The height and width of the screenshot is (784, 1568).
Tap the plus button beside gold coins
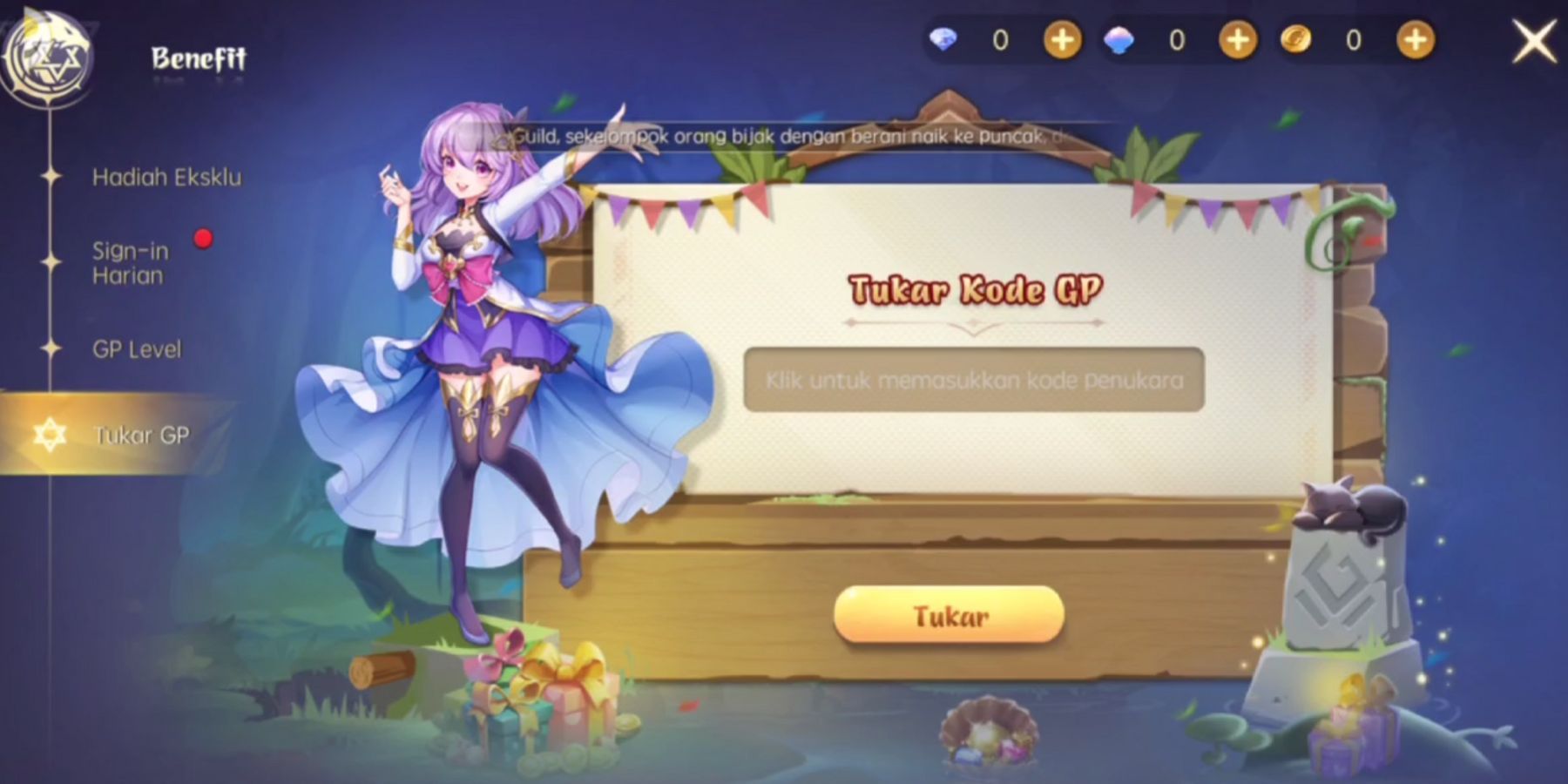(x=1413, y=39)
